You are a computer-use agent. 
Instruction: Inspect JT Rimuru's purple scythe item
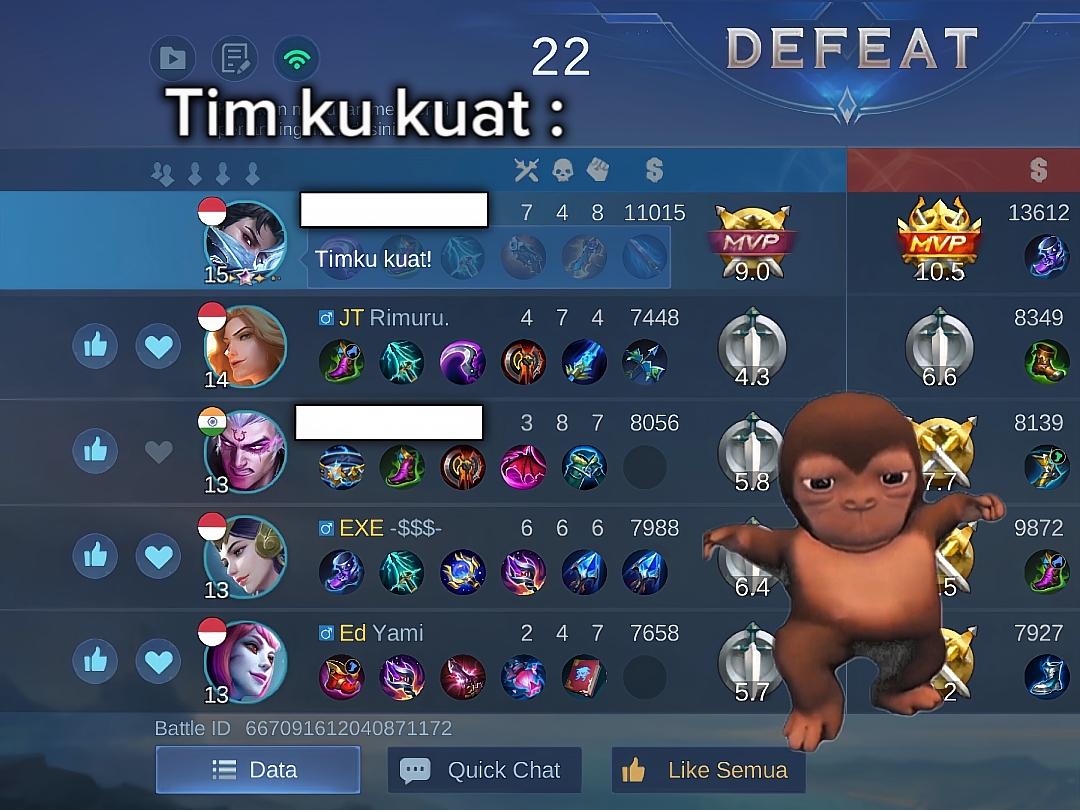coord(463,362)
